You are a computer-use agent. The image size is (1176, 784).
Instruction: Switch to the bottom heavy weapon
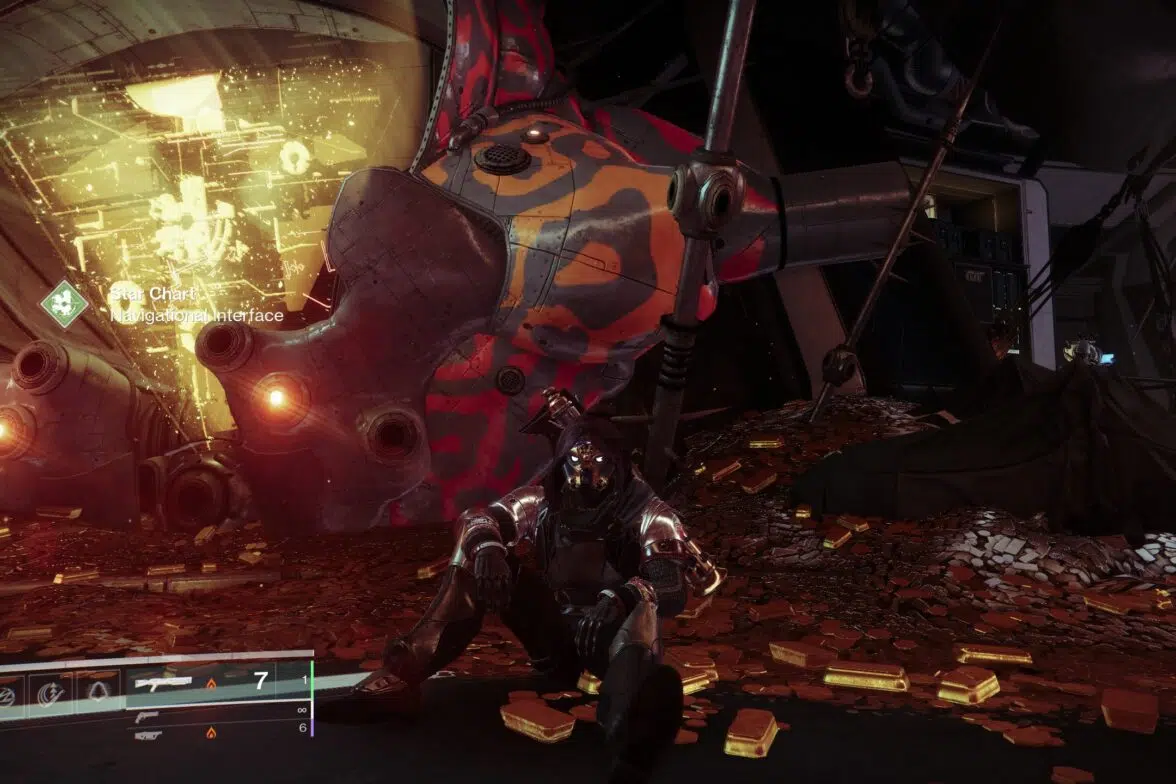coord(148,734)
